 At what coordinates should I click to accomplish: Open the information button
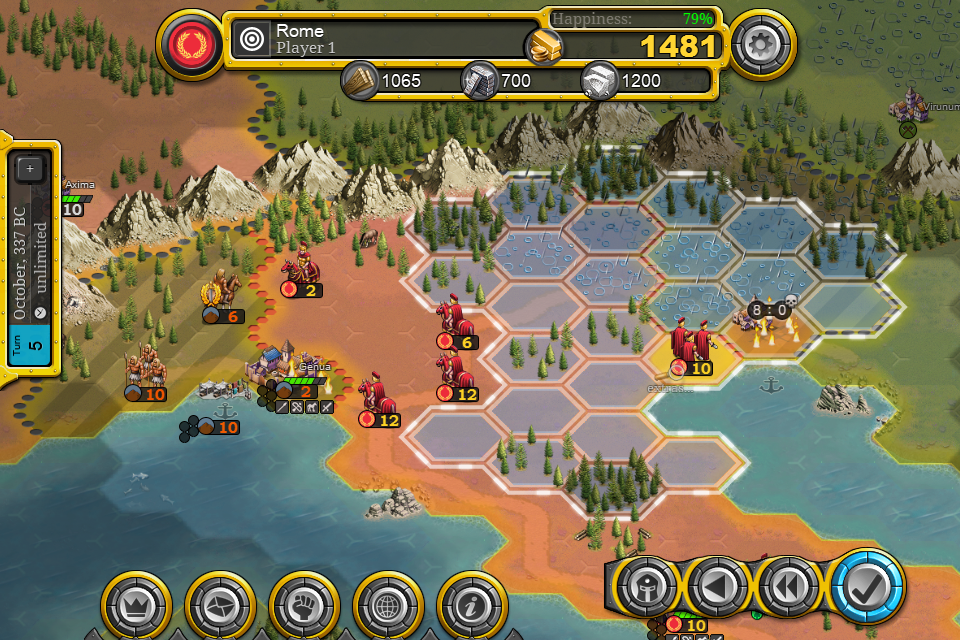(468, 604)
